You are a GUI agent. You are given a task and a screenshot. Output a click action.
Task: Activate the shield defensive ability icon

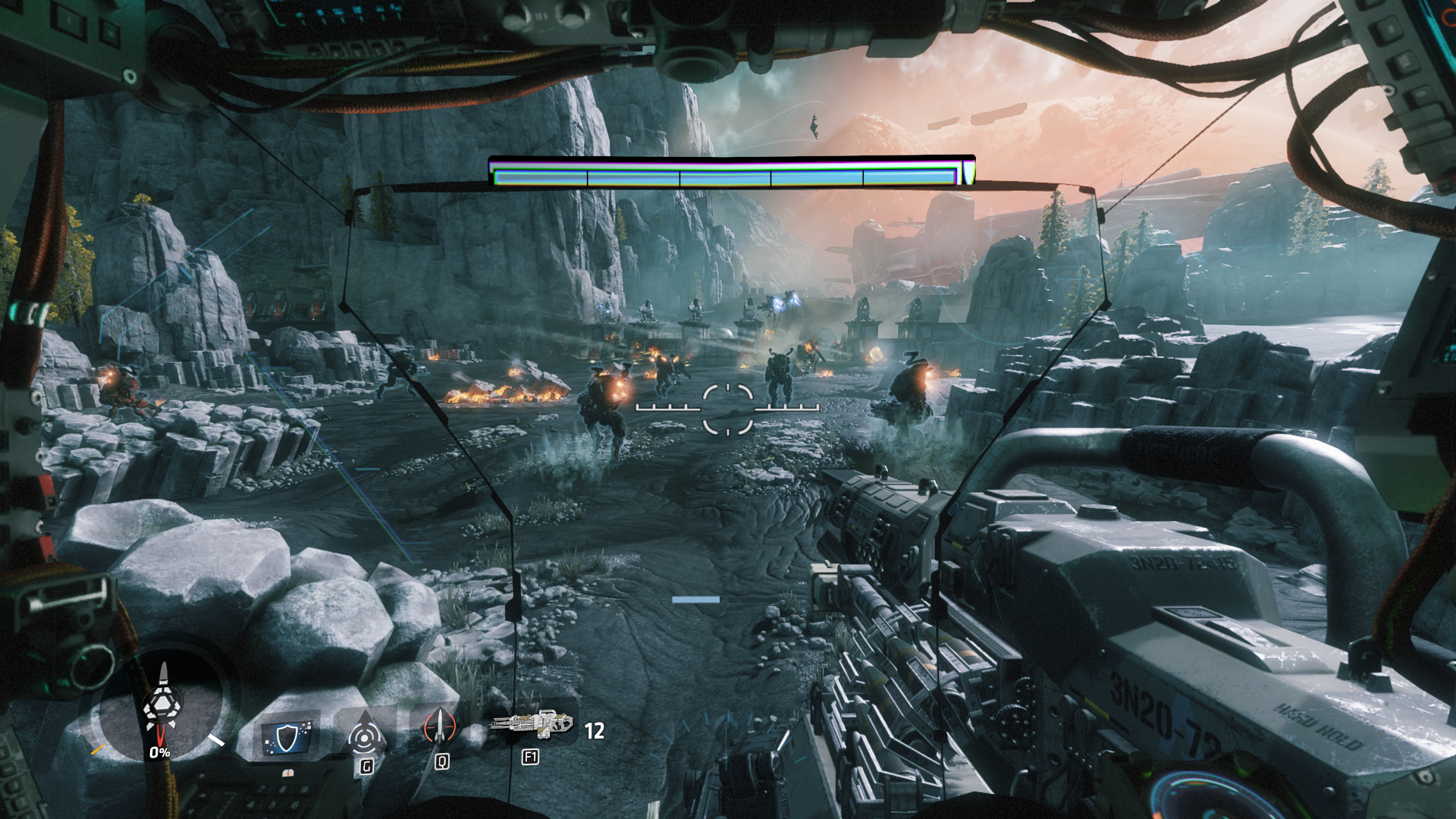click(287, 737)
